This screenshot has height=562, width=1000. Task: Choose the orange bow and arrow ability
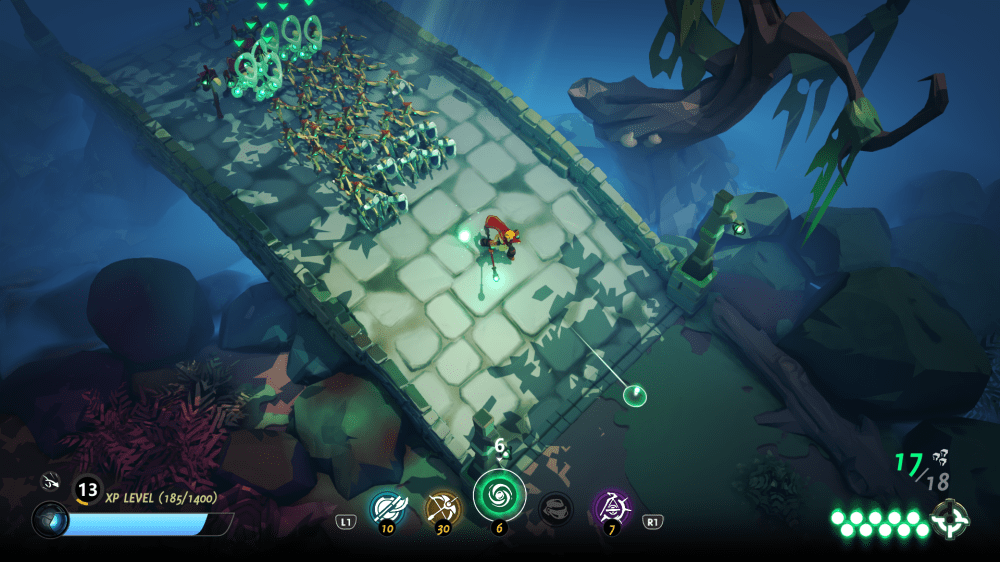442,508
